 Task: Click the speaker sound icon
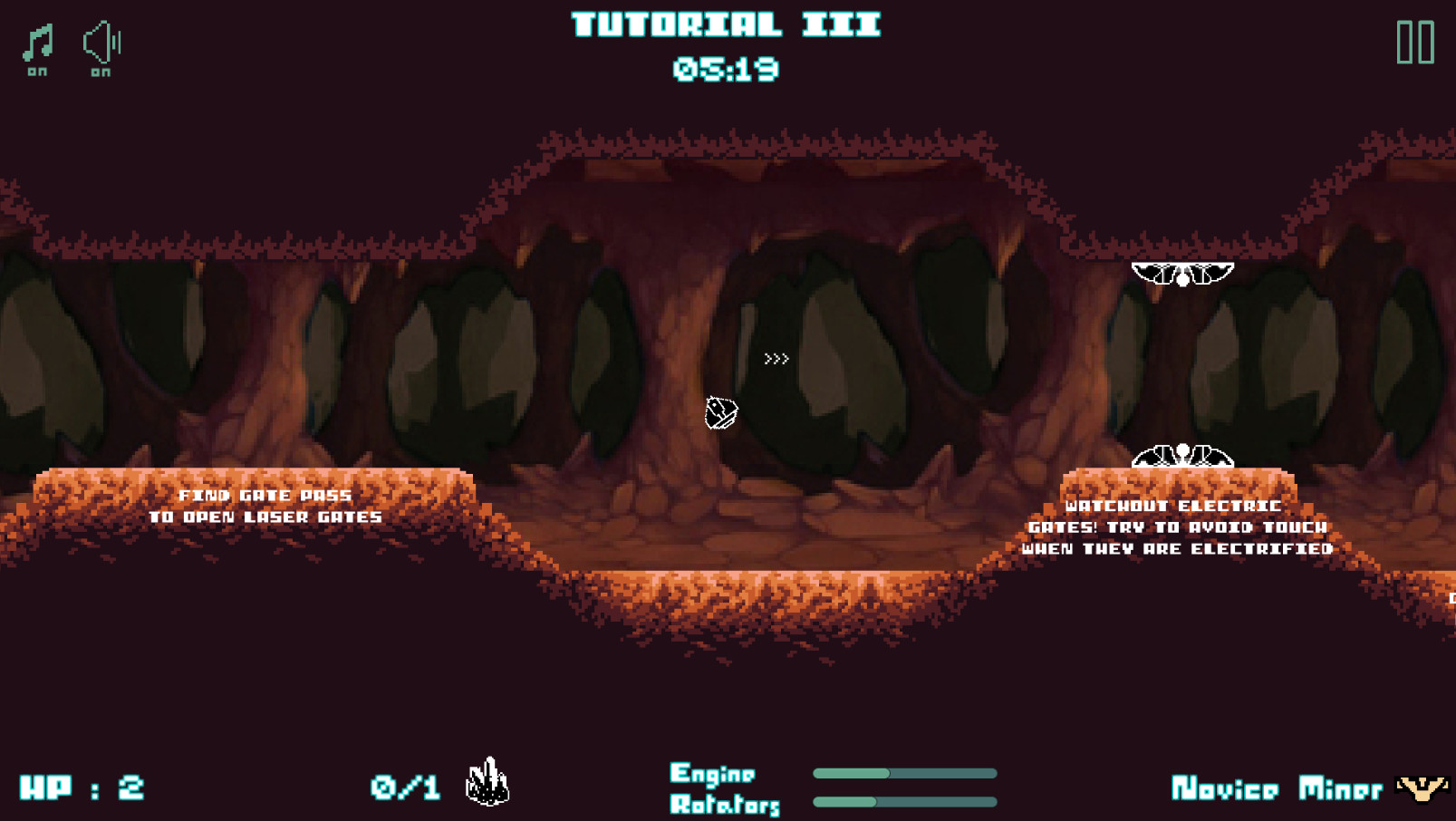coord(100,43)
